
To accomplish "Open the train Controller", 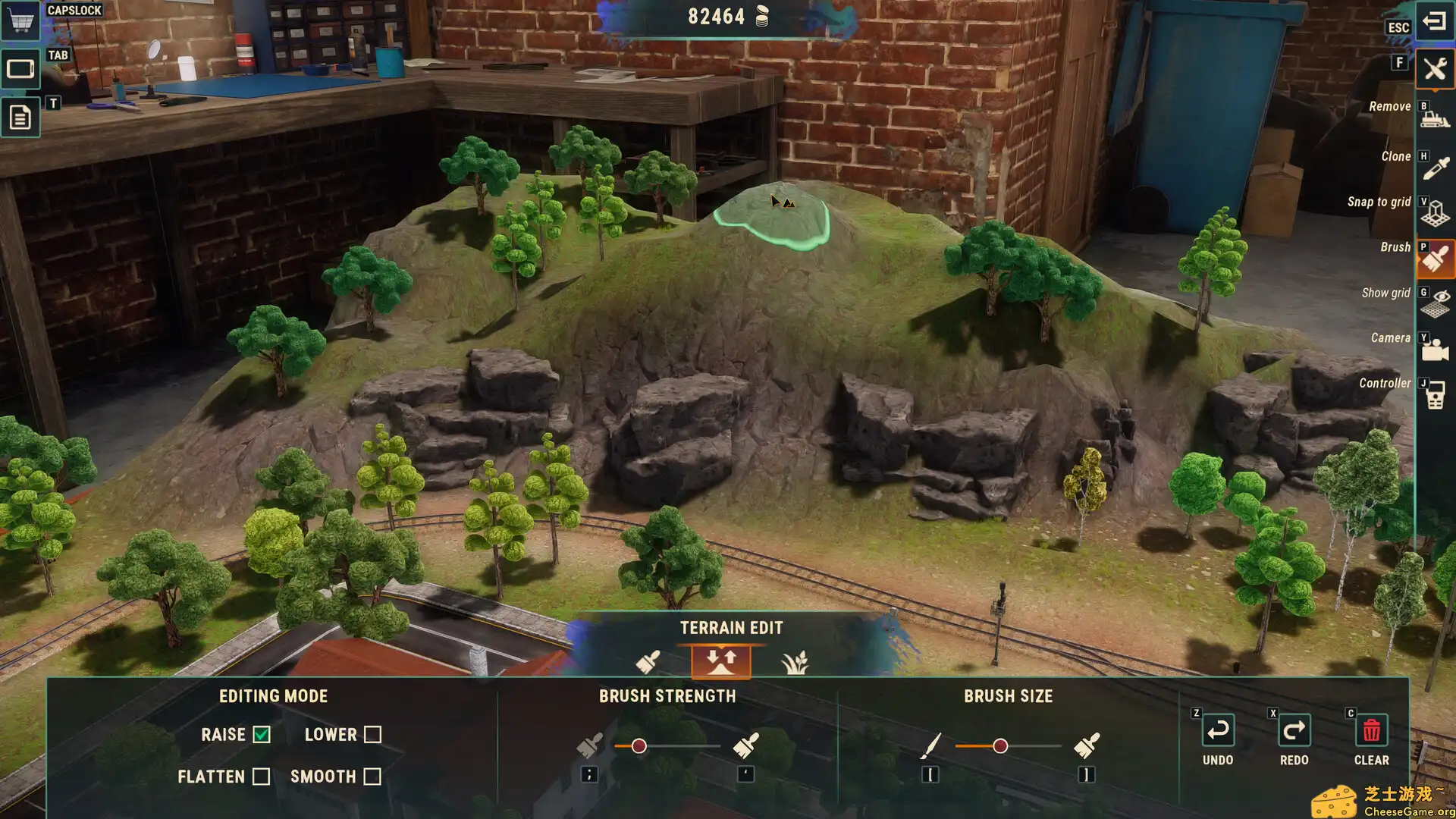I will coord(1434,394).
